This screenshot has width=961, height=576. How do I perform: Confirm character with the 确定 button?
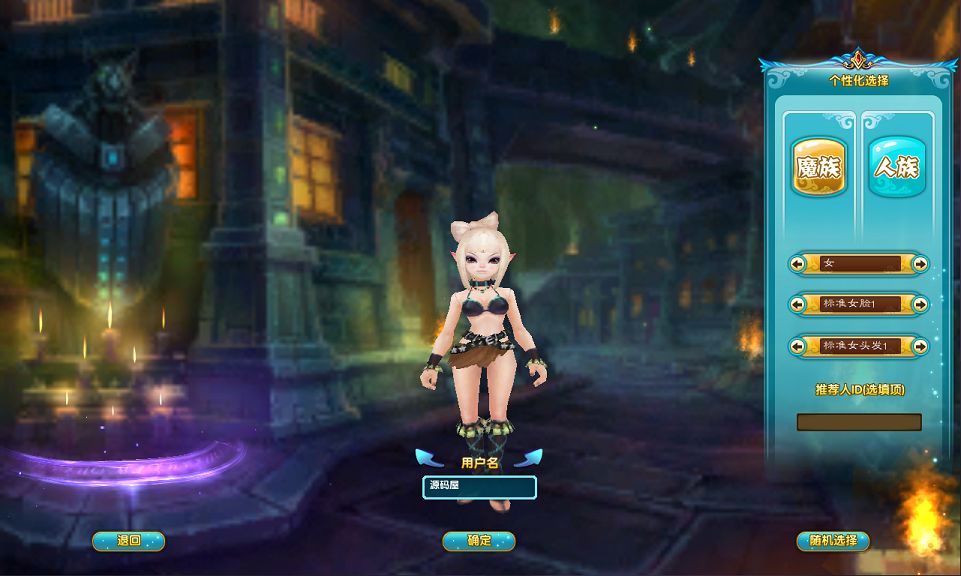pos(479,541)
